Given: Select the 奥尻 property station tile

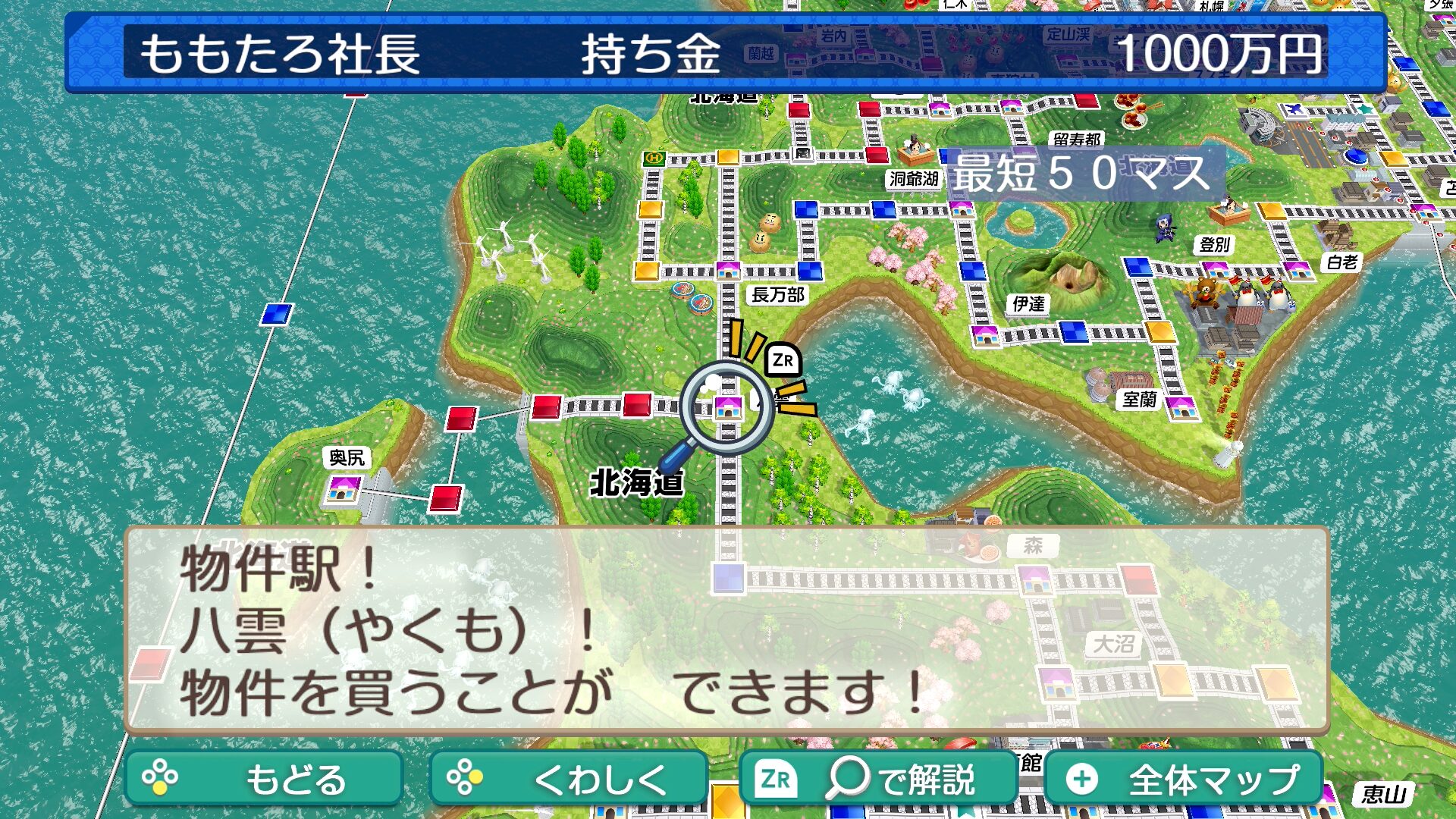Looking at the screenshot, I should [x=343, y=488].
